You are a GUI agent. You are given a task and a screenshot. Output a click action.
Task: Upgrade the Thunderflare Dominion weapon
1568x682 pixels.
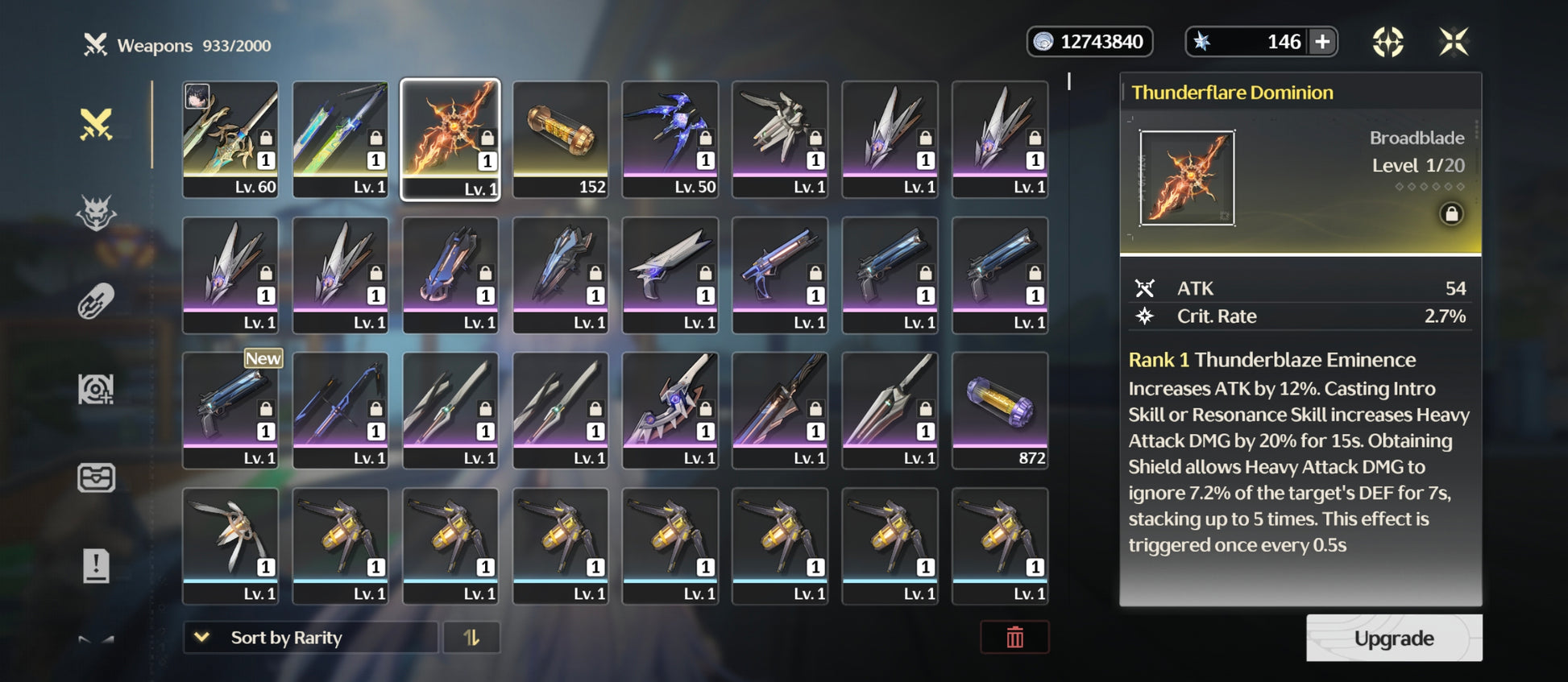click(1393, 638)
